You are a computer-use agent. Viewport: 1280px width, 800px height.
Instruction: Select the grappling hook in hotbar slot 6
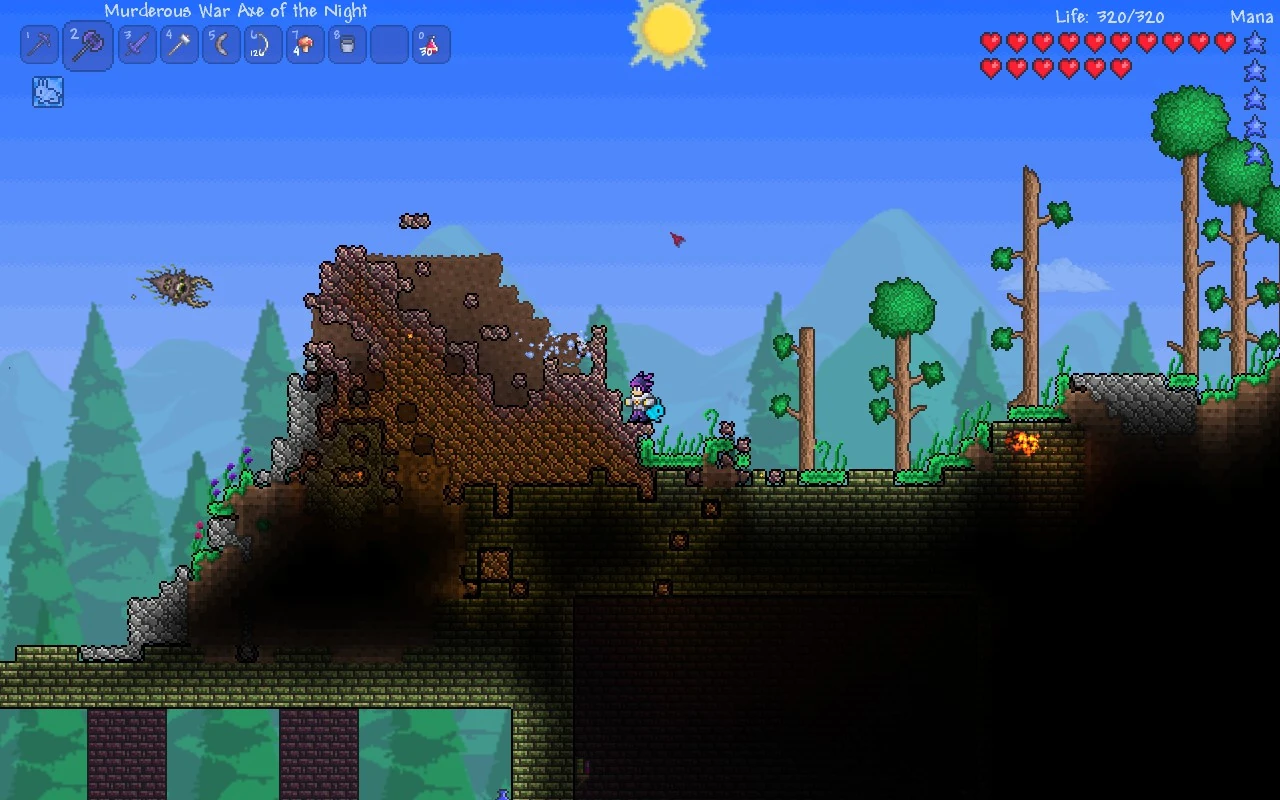pyautogui.click(x=262, y=44)
